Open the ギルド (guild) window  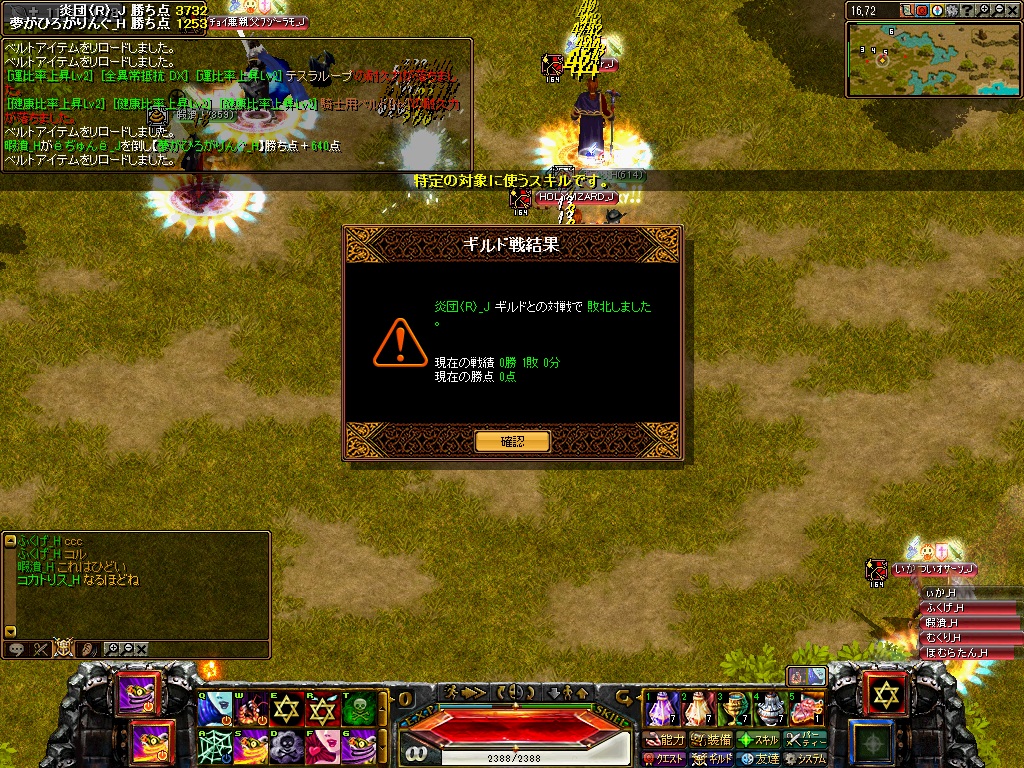pos(713,759)
